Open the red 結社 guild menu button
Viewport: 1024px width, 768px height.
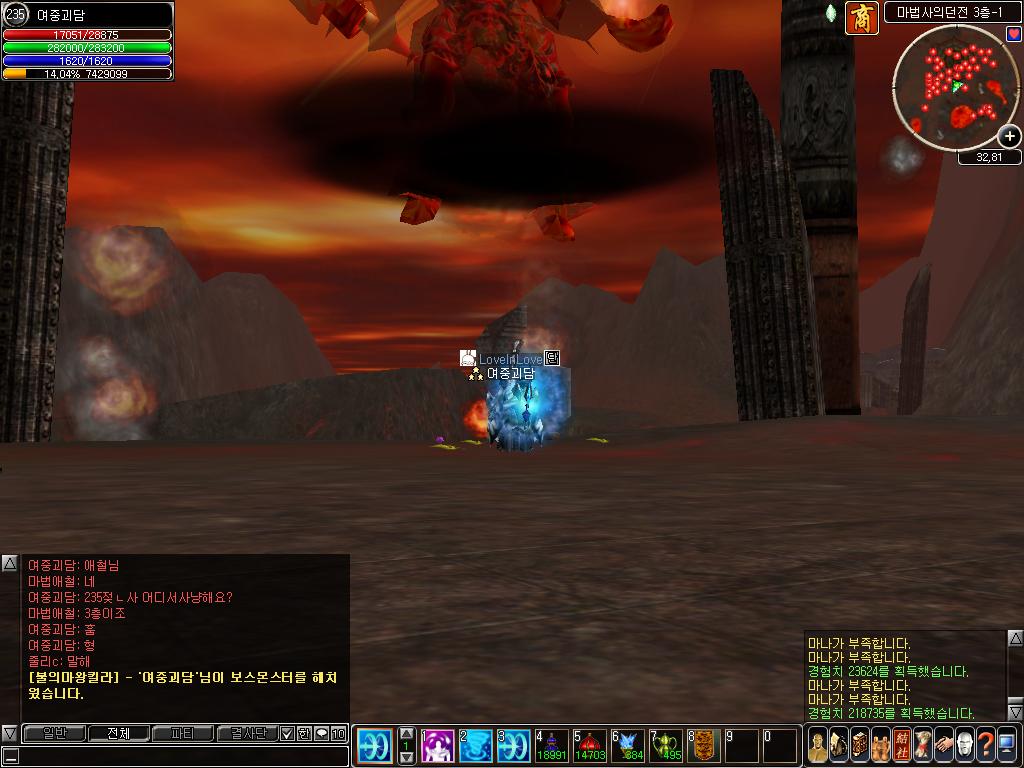click(901, 745)
